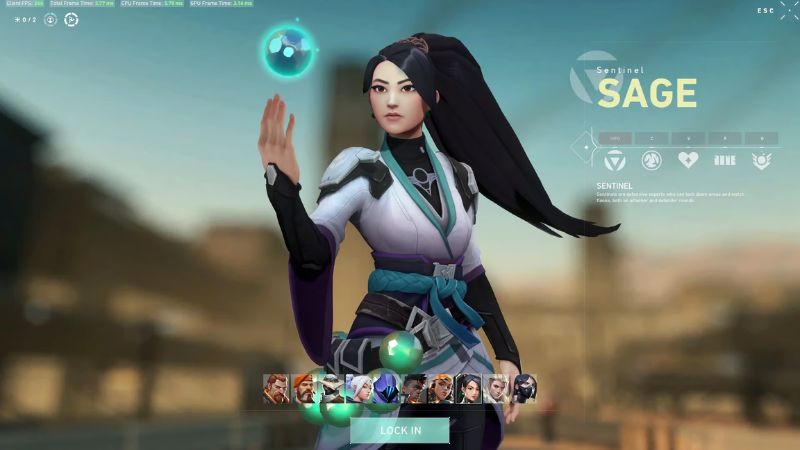
Task: Click the circled down-arrow icon
Action: click(50, 19)
